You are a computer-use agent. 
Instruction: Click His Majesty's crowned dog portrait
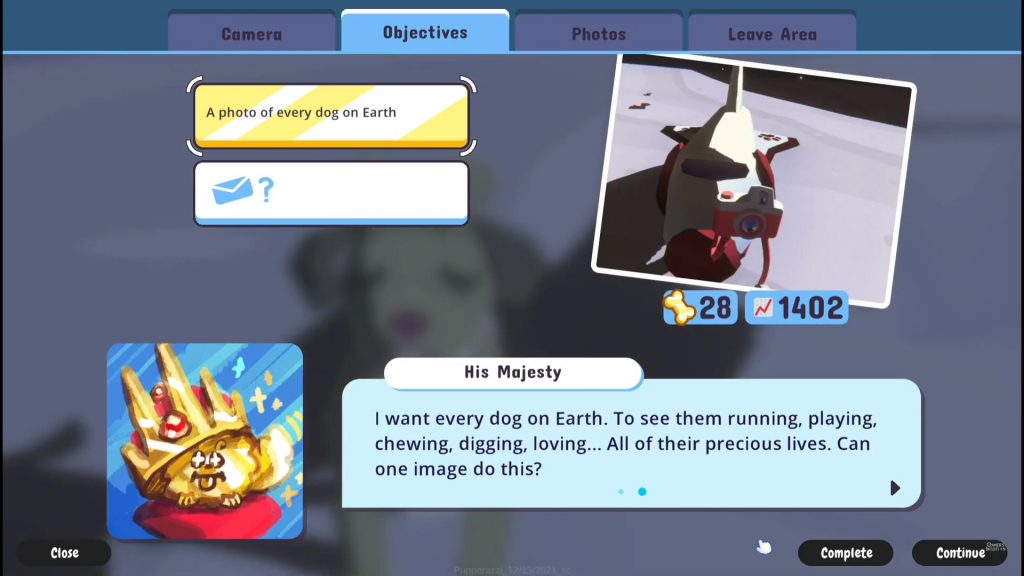(205, 440)
